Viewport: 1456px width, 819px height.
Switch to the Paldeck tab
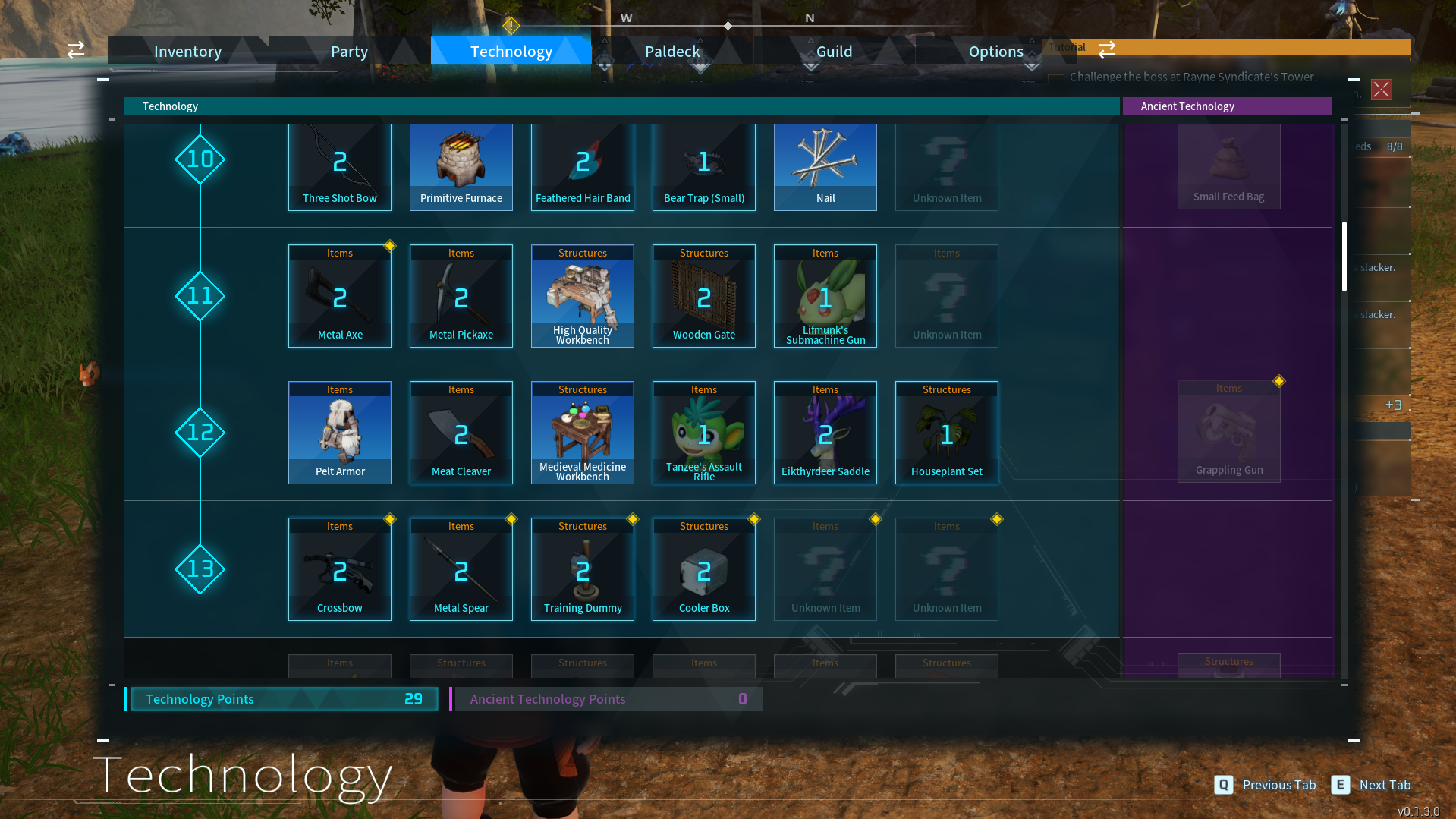pyautogui.click(x=671, y=51)
